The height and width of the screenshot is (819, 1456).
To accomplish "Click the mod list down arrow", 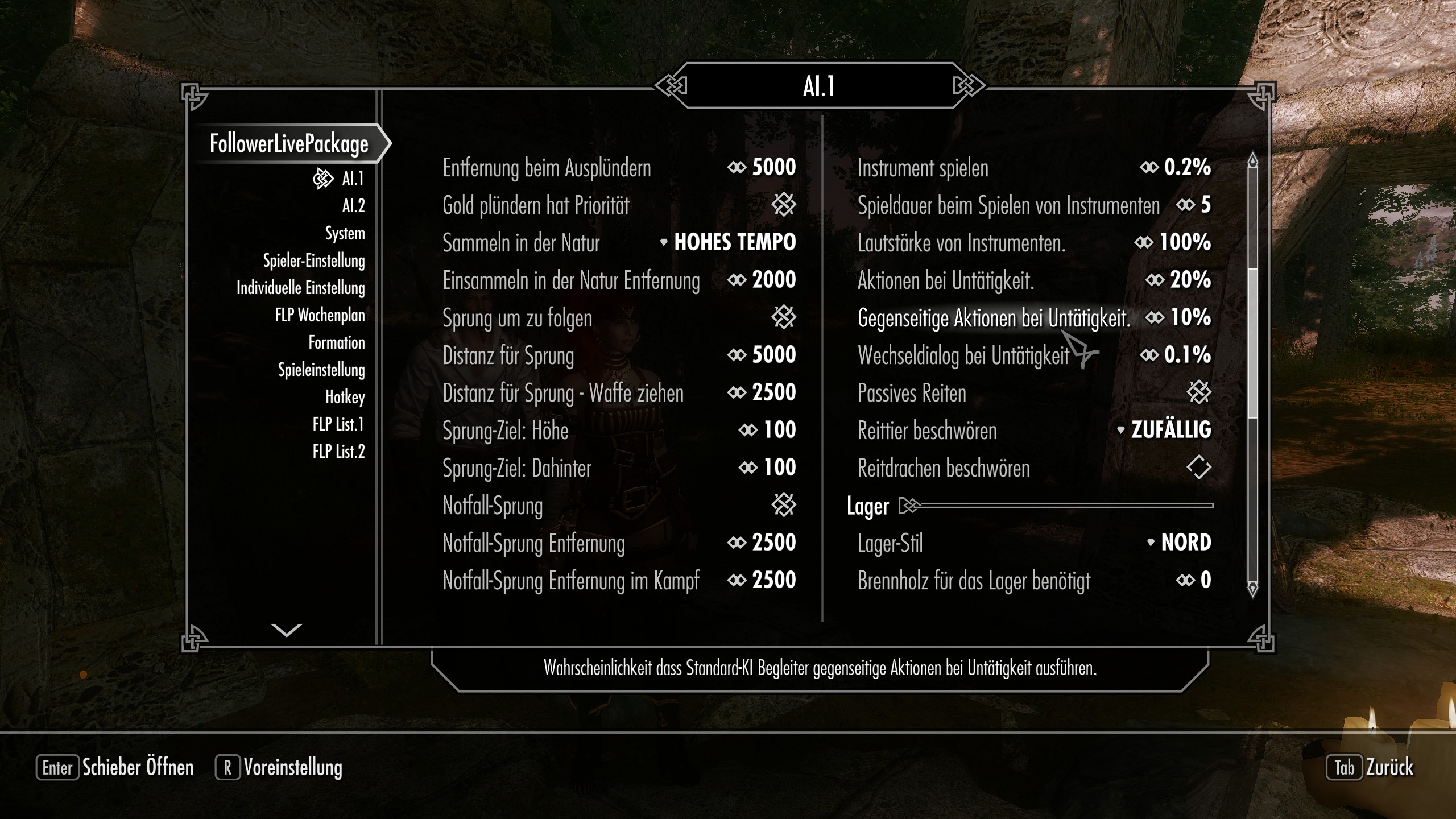I will pyautogui.click(x=286, y=630).
